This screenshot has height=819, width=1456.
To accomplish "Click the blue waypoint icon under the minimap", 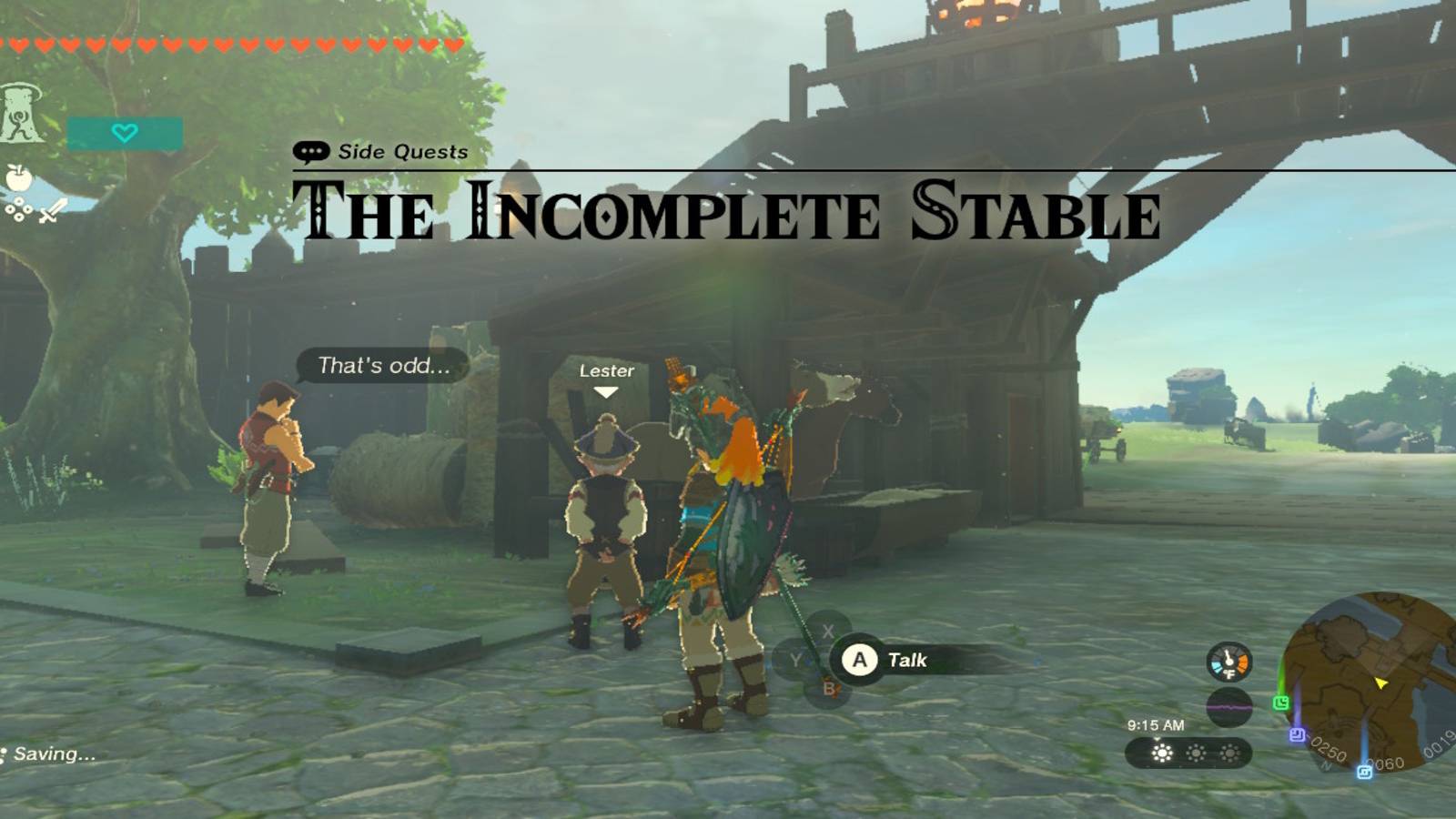I will 1365,771.
